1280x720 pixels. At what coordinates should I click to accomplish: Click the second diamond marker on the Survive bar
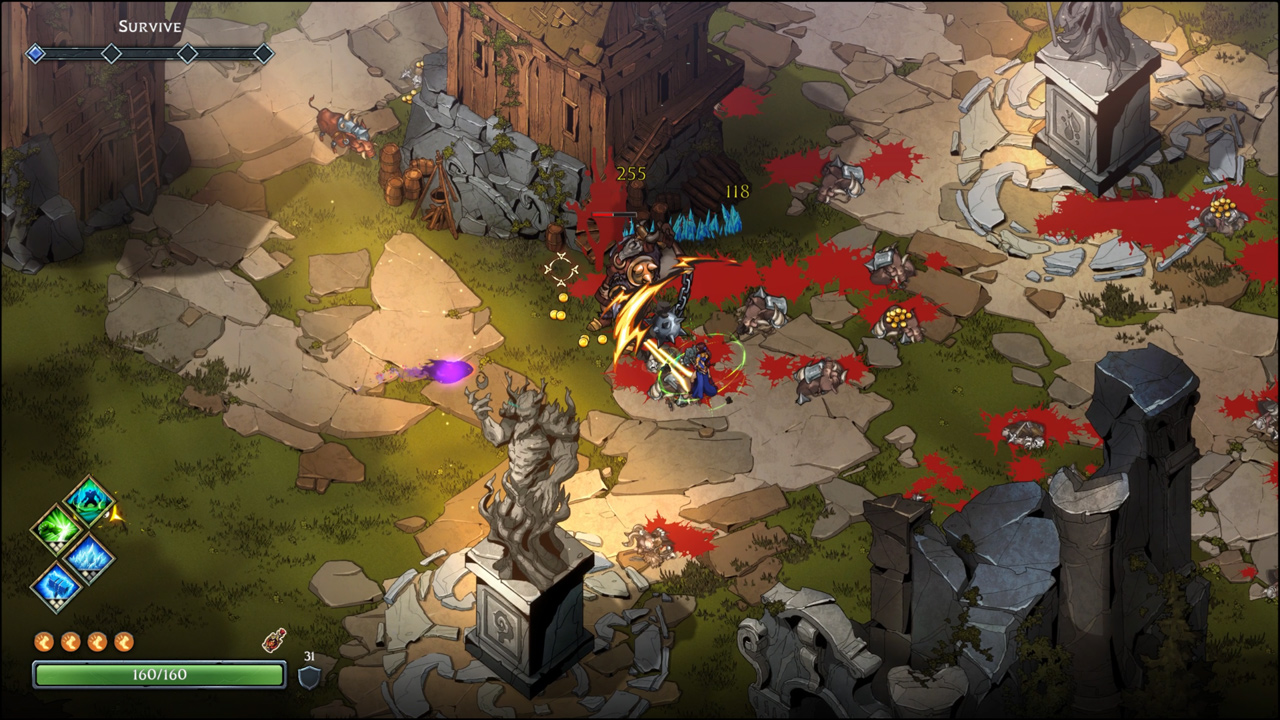click(x=111, y=54)
